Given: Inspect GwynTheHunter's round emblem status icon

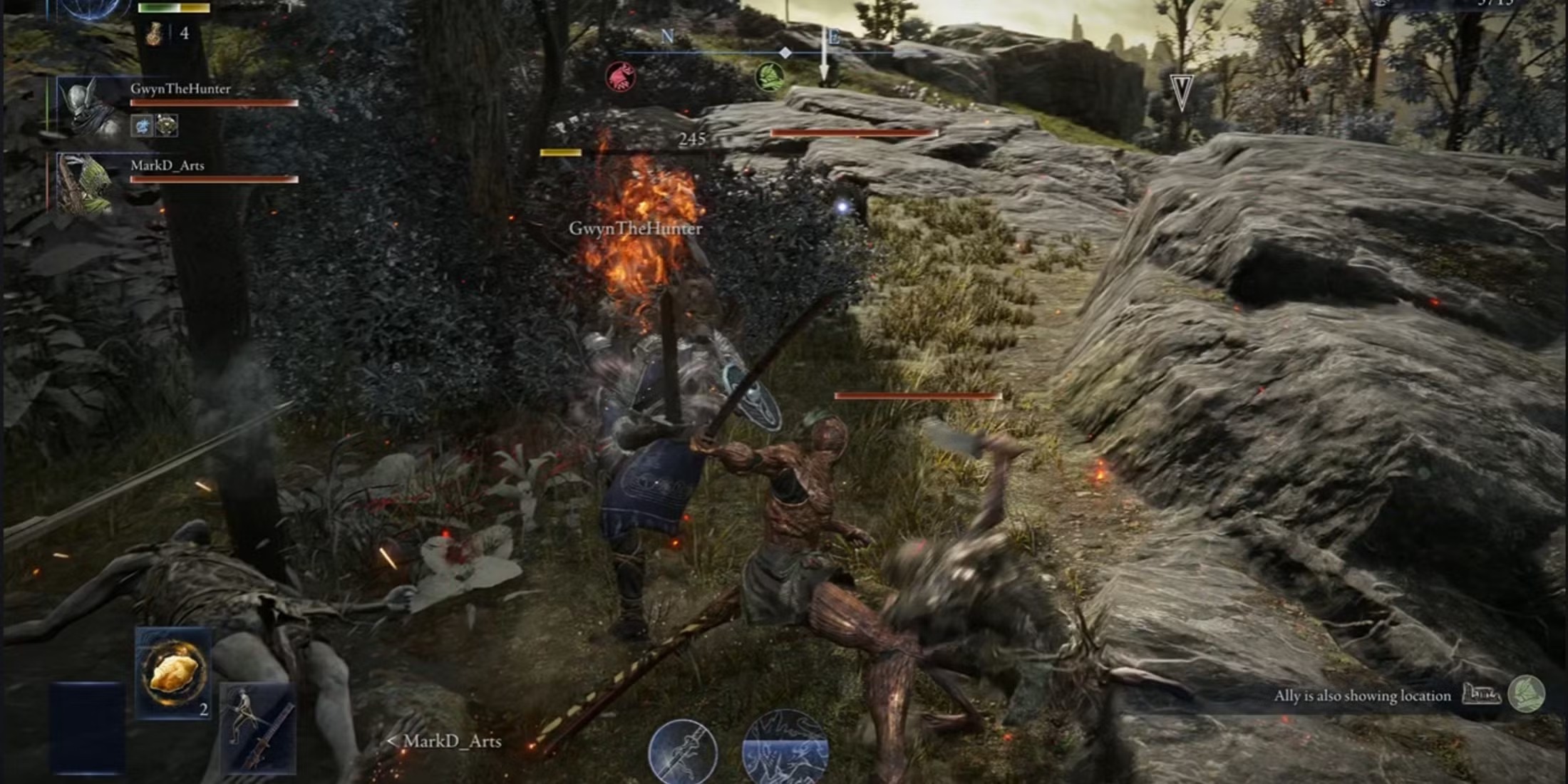Looking at the screenshot, I should click(167, 126).
